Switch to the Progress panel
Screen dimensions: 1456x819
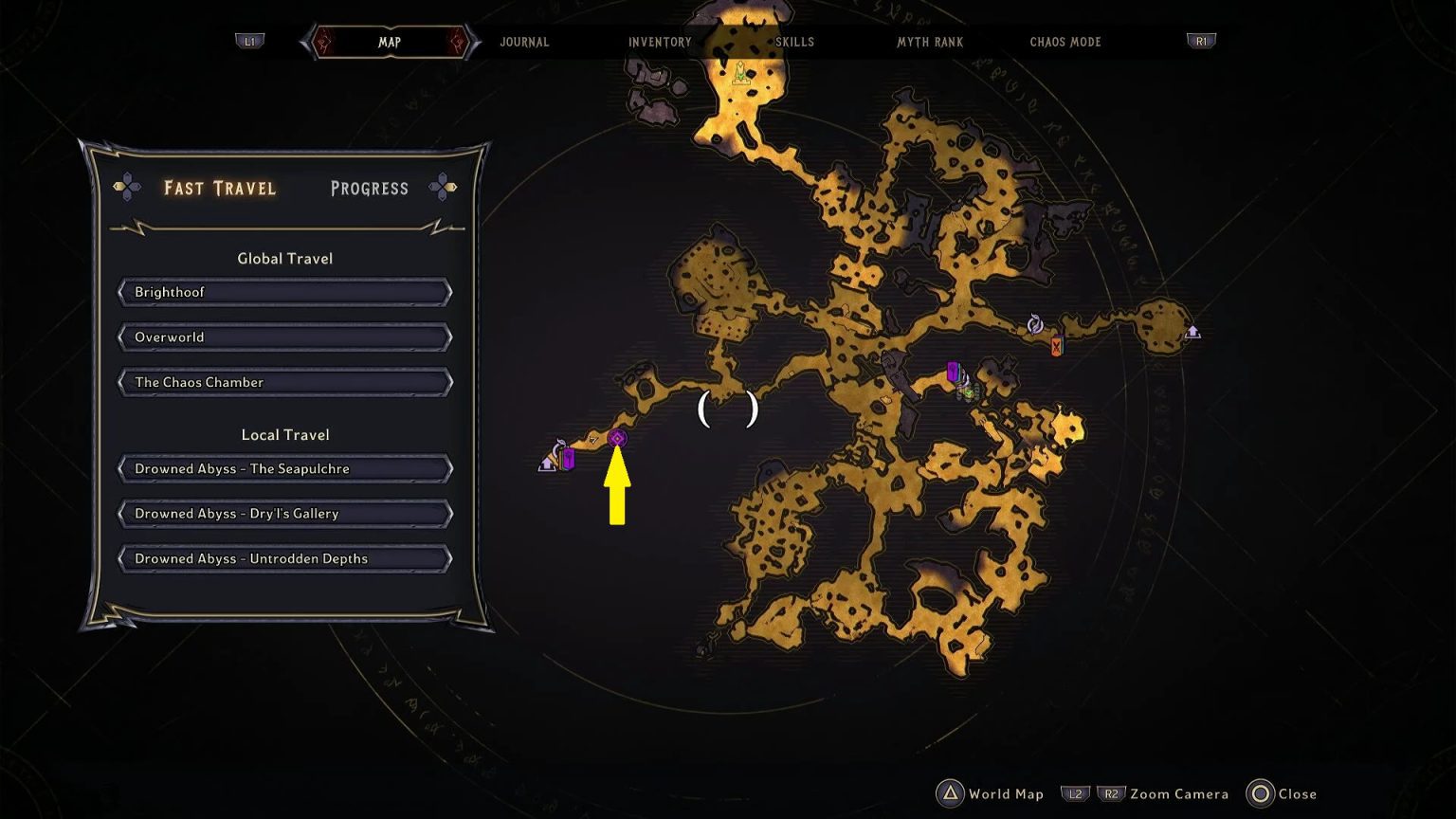(x=369, y=188)
